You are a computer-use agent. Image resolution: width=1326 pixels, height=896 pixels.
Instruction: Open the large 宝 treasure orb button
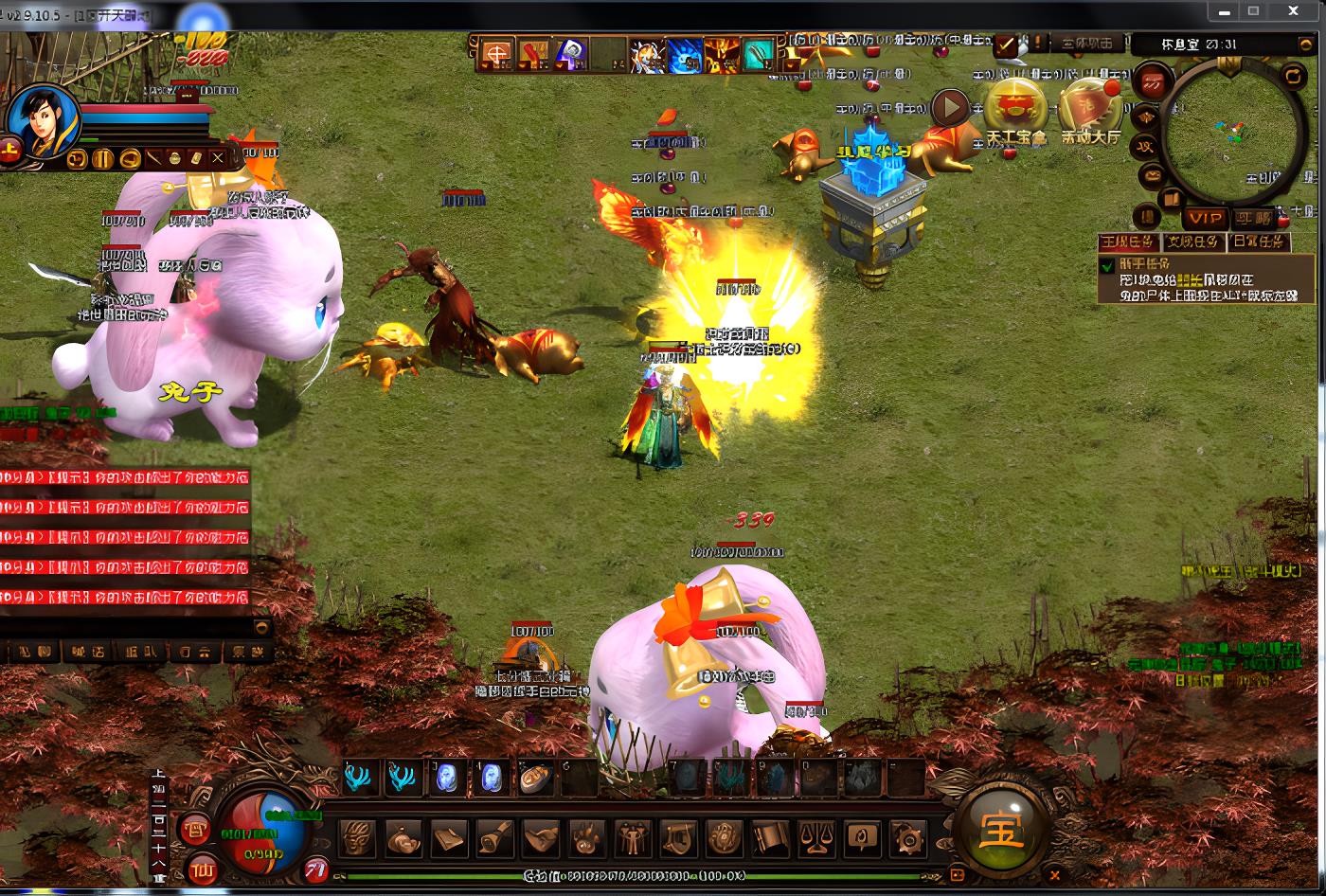coord(1002,832)
